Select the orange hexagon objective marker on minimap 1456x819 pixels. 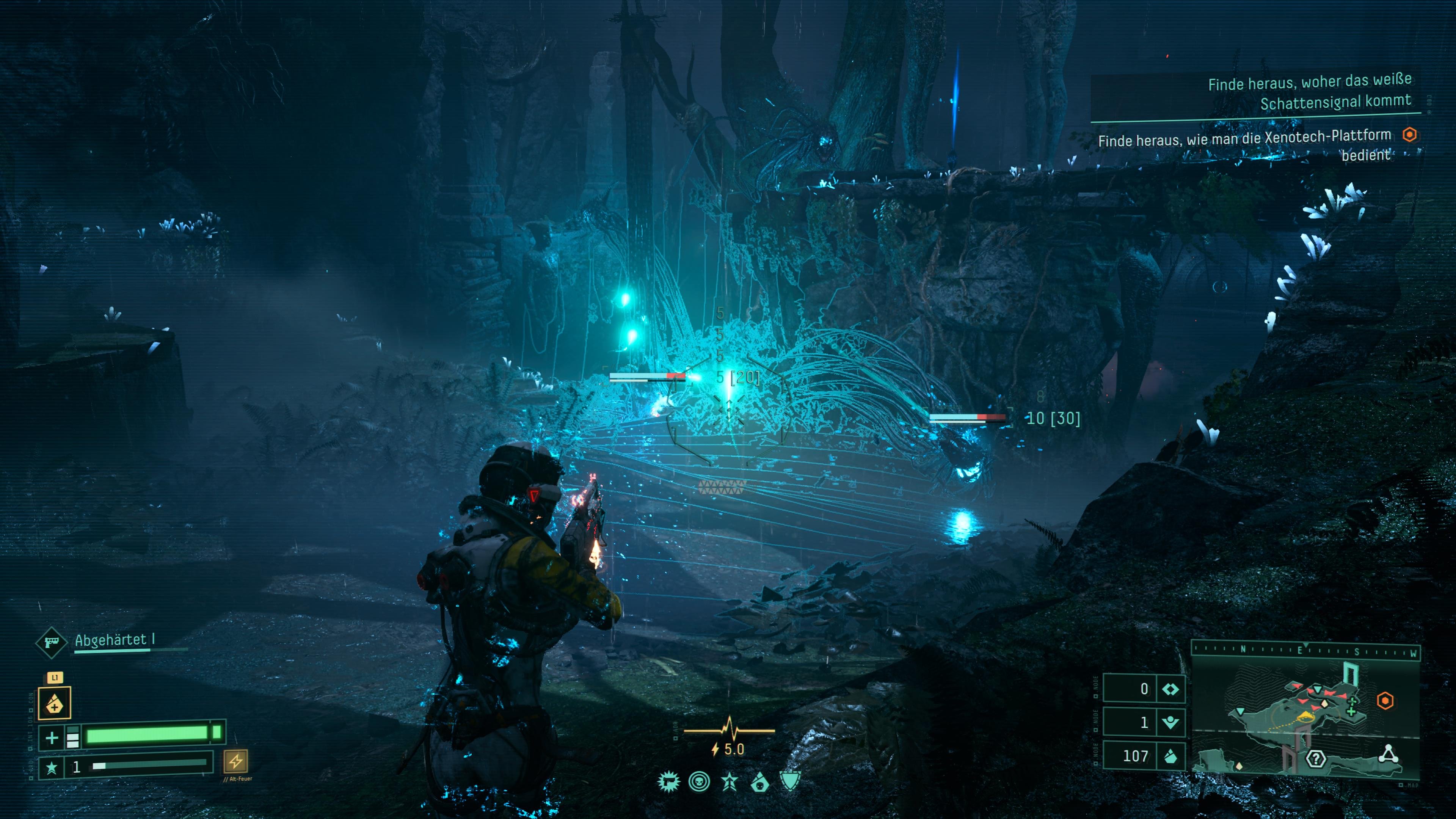point(1385,701)
